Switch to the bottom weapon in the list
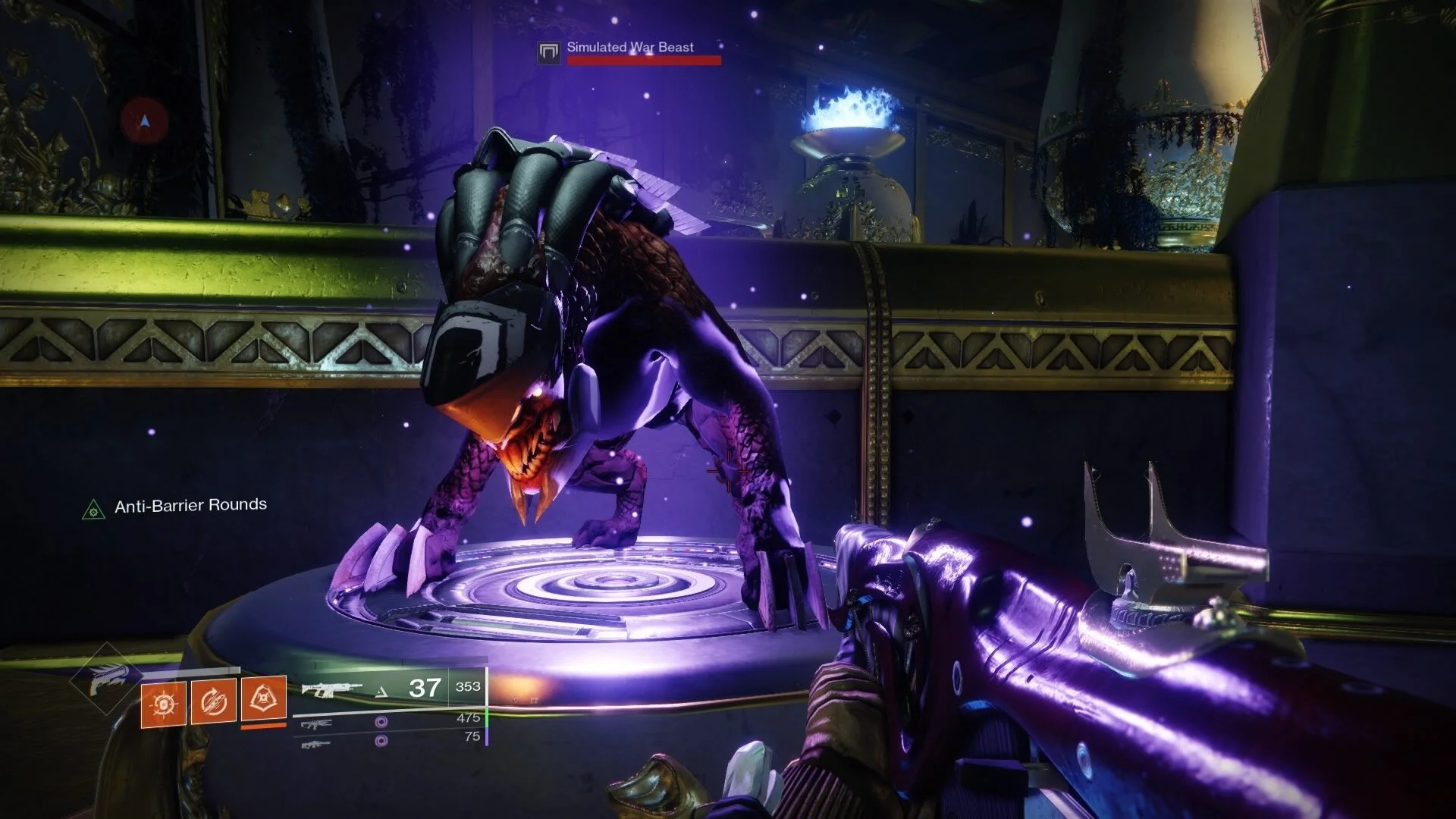1456x819 pixels. (x=315, y=744)
